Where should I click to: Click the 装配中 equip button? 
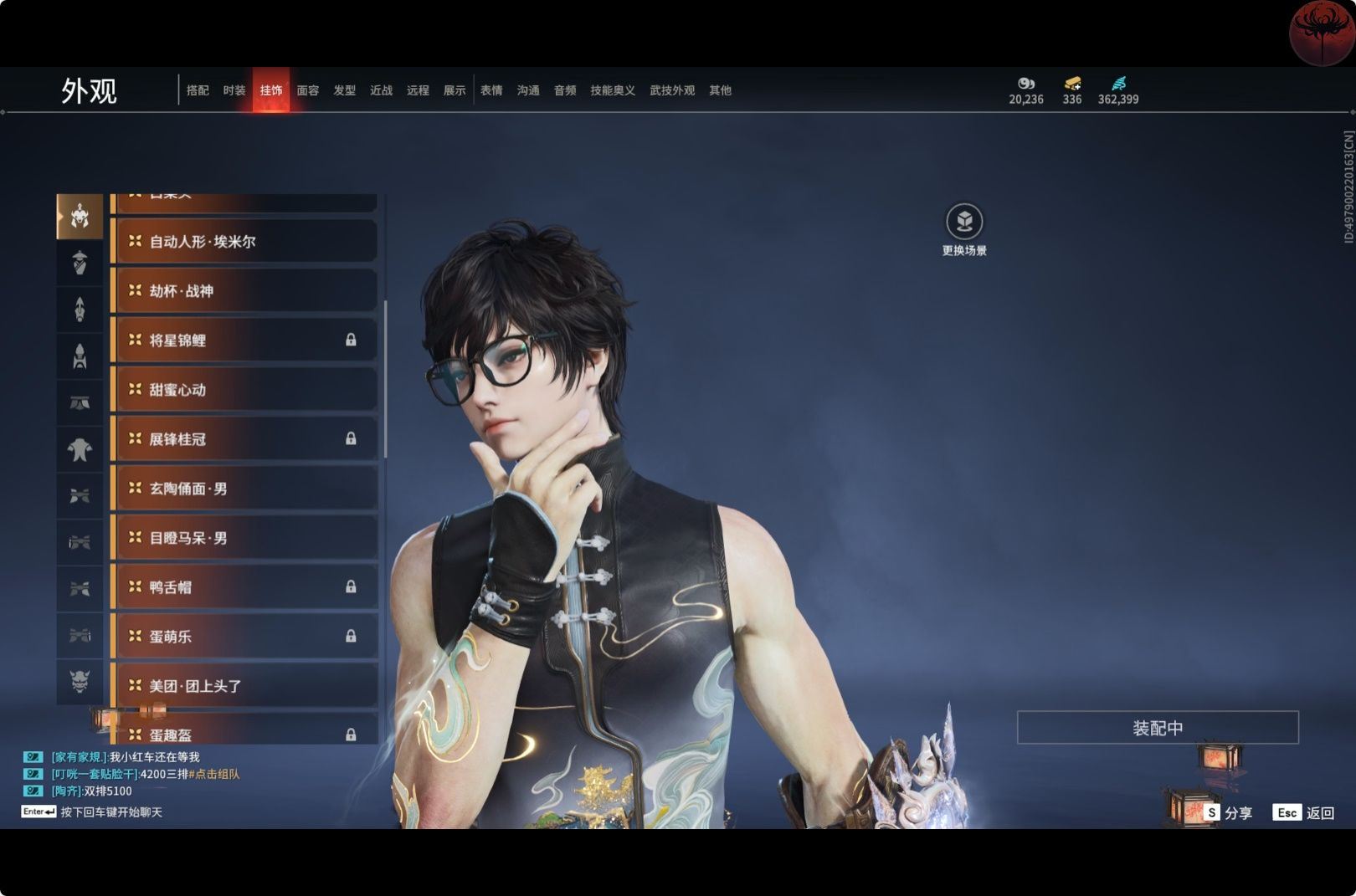pyautogui.click(x=1158, y=728)
